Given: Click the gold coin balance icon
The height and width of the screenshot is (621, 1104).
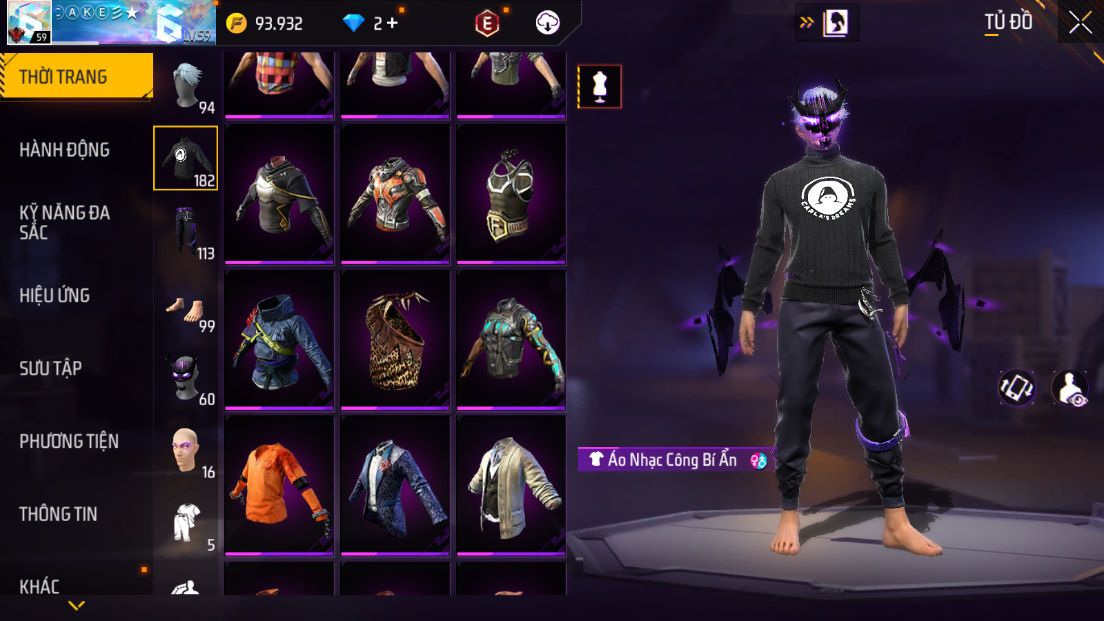Looking at the screenshot, I should coord(236,23).
